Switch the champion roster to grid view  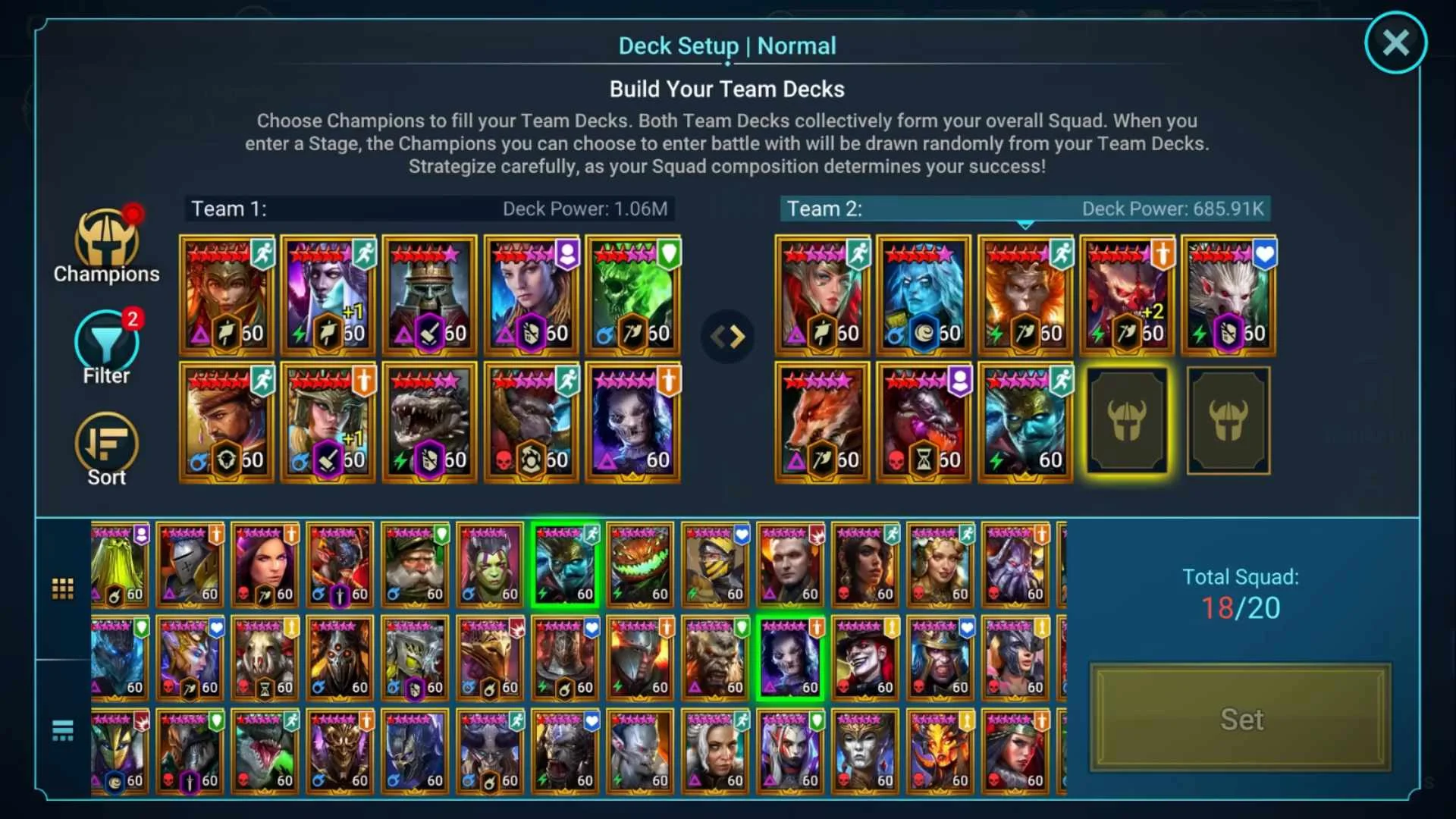click(63, 588)
